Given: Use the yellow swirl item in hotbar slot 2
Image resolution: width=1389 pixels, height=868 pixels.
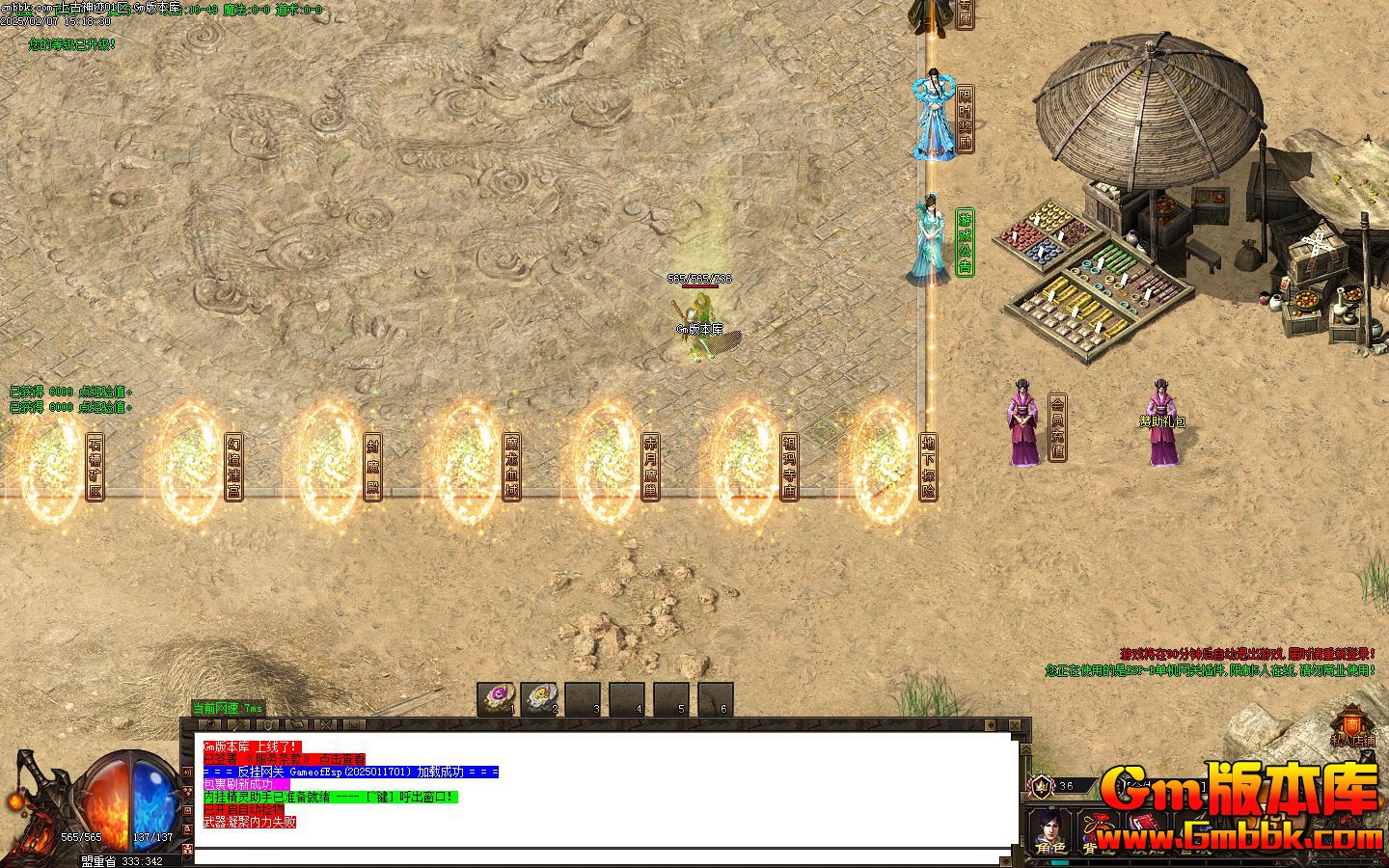Looking at the screenshot, I should 540,698.
